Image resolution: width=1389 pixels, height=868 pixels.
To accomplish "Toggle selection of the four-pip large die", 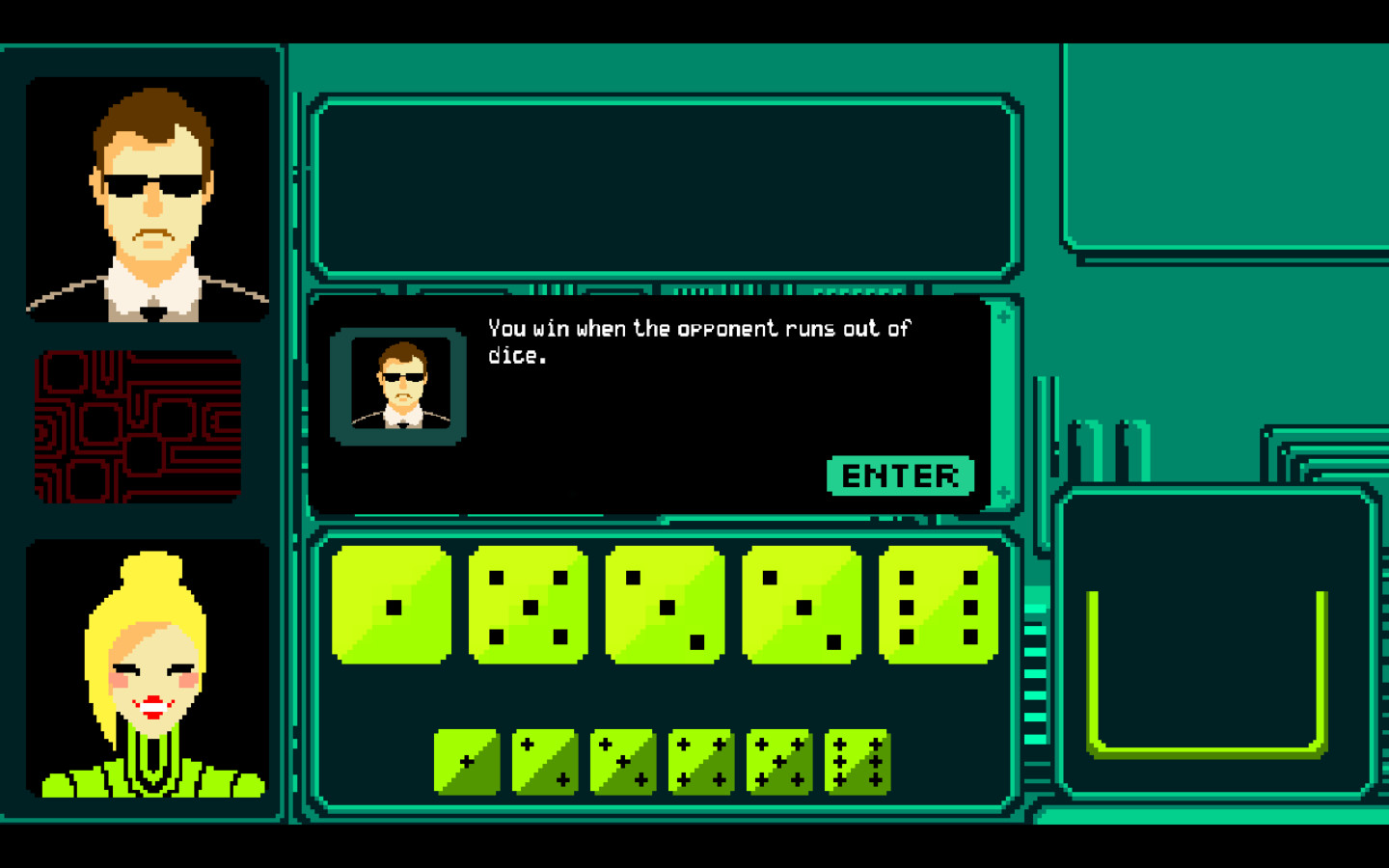I will 800,606.
